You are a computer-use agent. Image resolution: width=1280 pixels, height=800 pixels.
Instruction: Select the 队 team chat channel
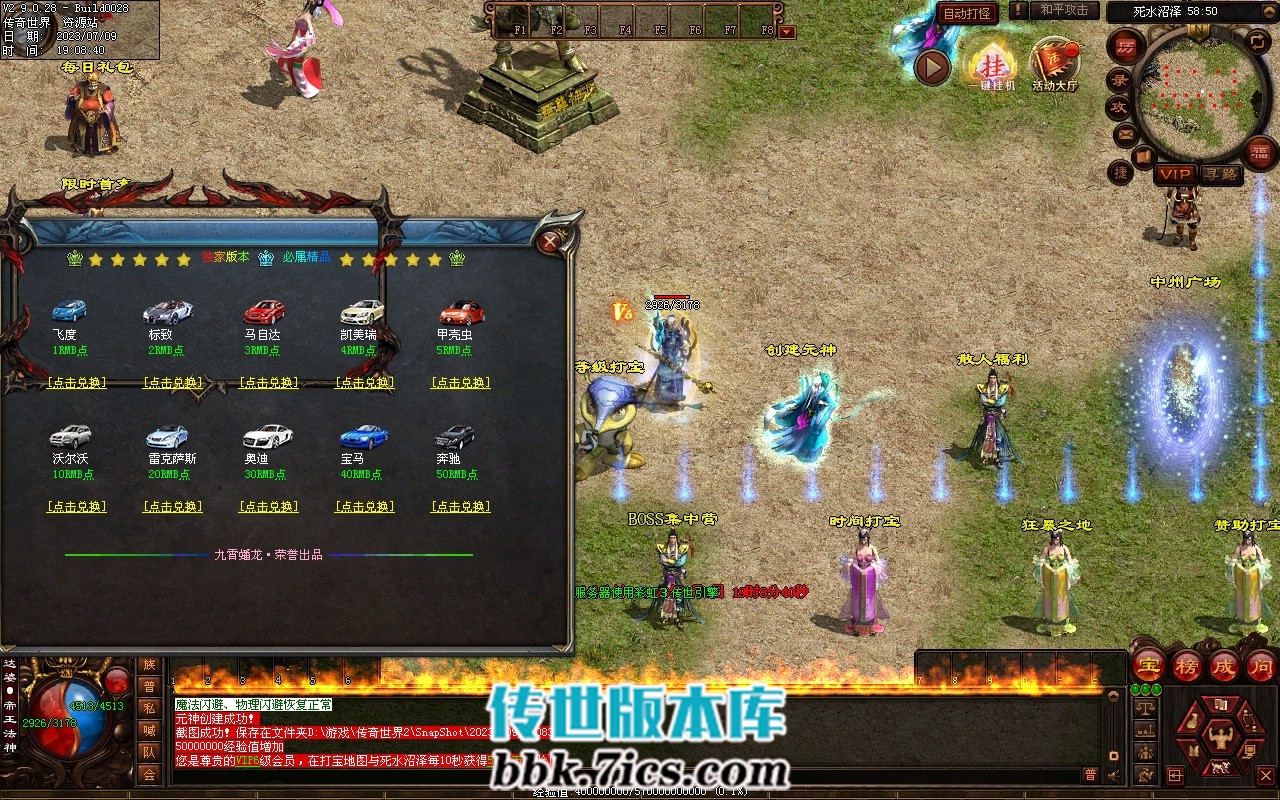tap(149, 752)
